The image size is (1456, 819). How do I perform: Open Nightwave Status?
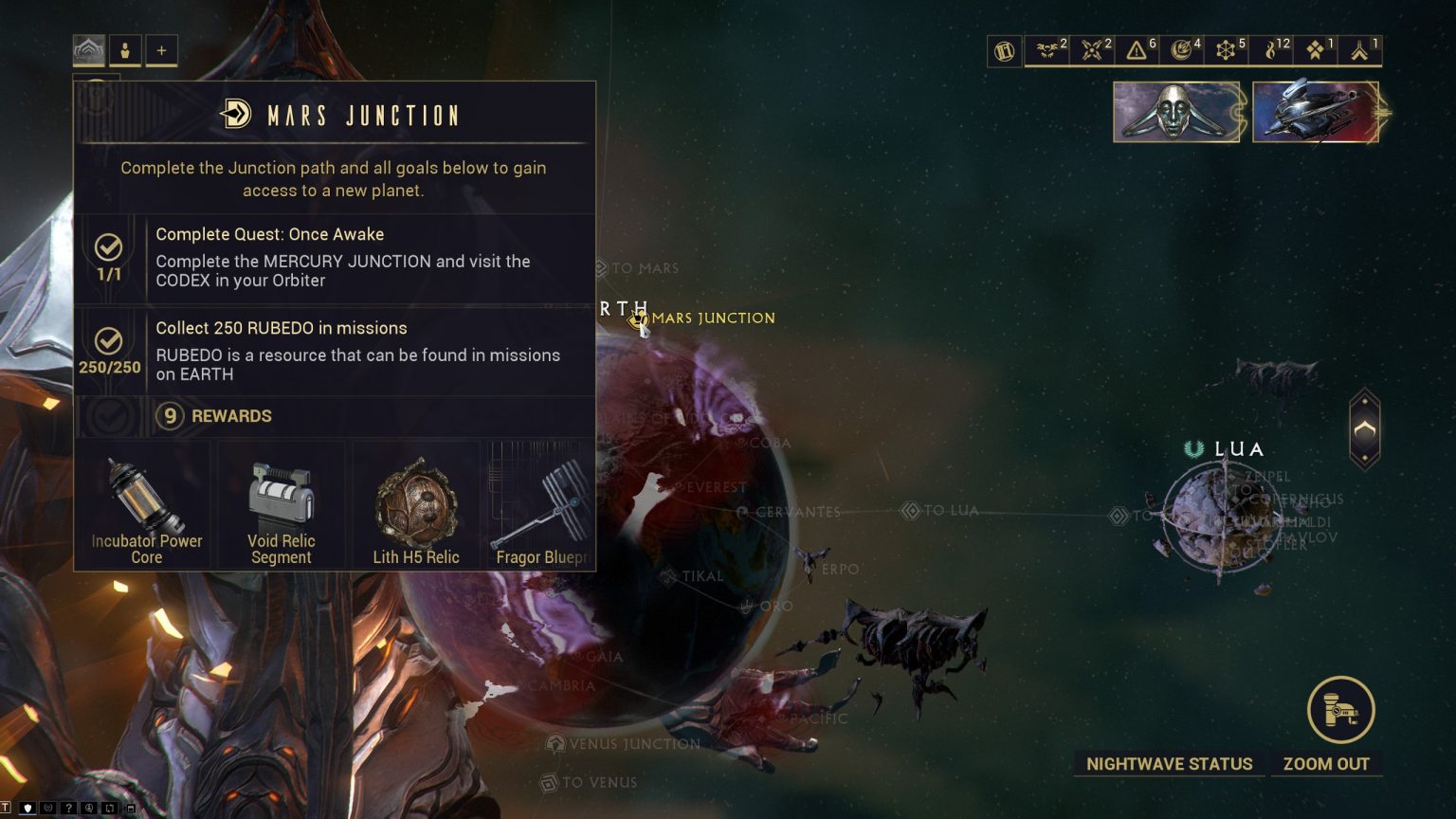tap(1169, 764)
